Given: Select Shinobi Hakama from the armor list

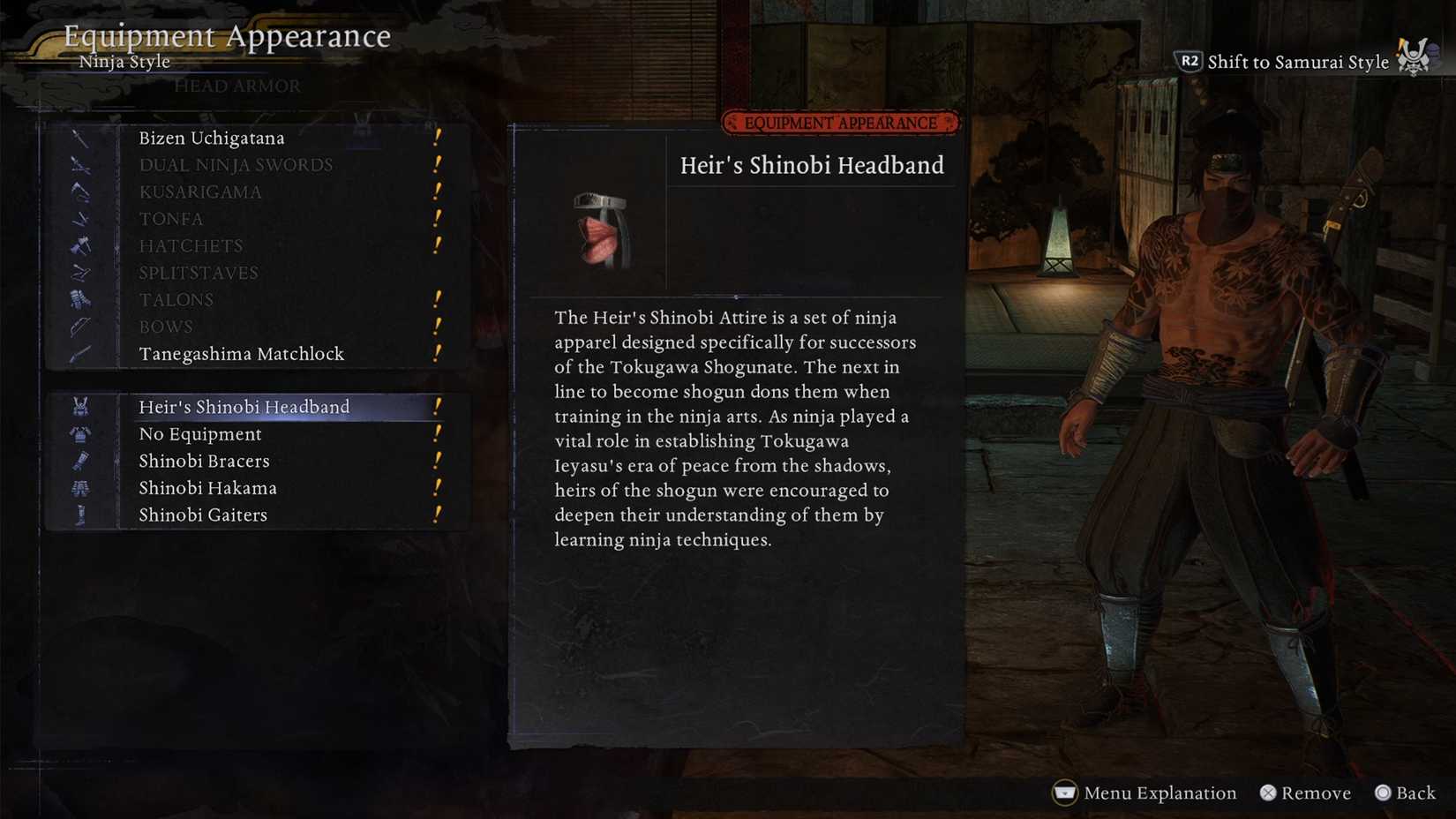Looking at the screenshot, I should click(x=206, y=487).
